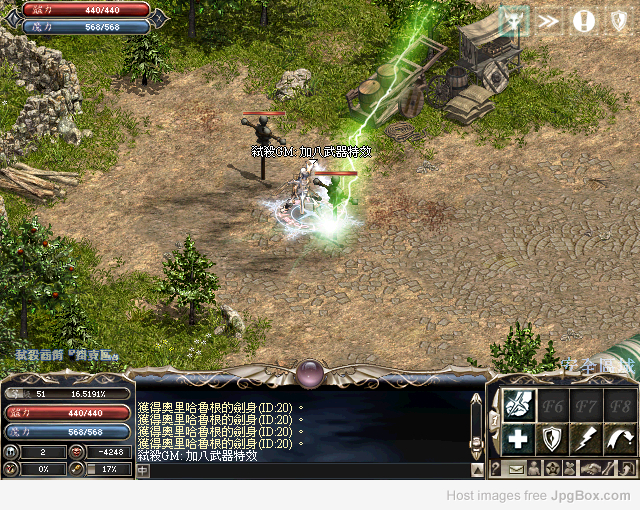Open the help question mark button
Viewport: 640px width, 510px height.
click(x=496, y=468)
